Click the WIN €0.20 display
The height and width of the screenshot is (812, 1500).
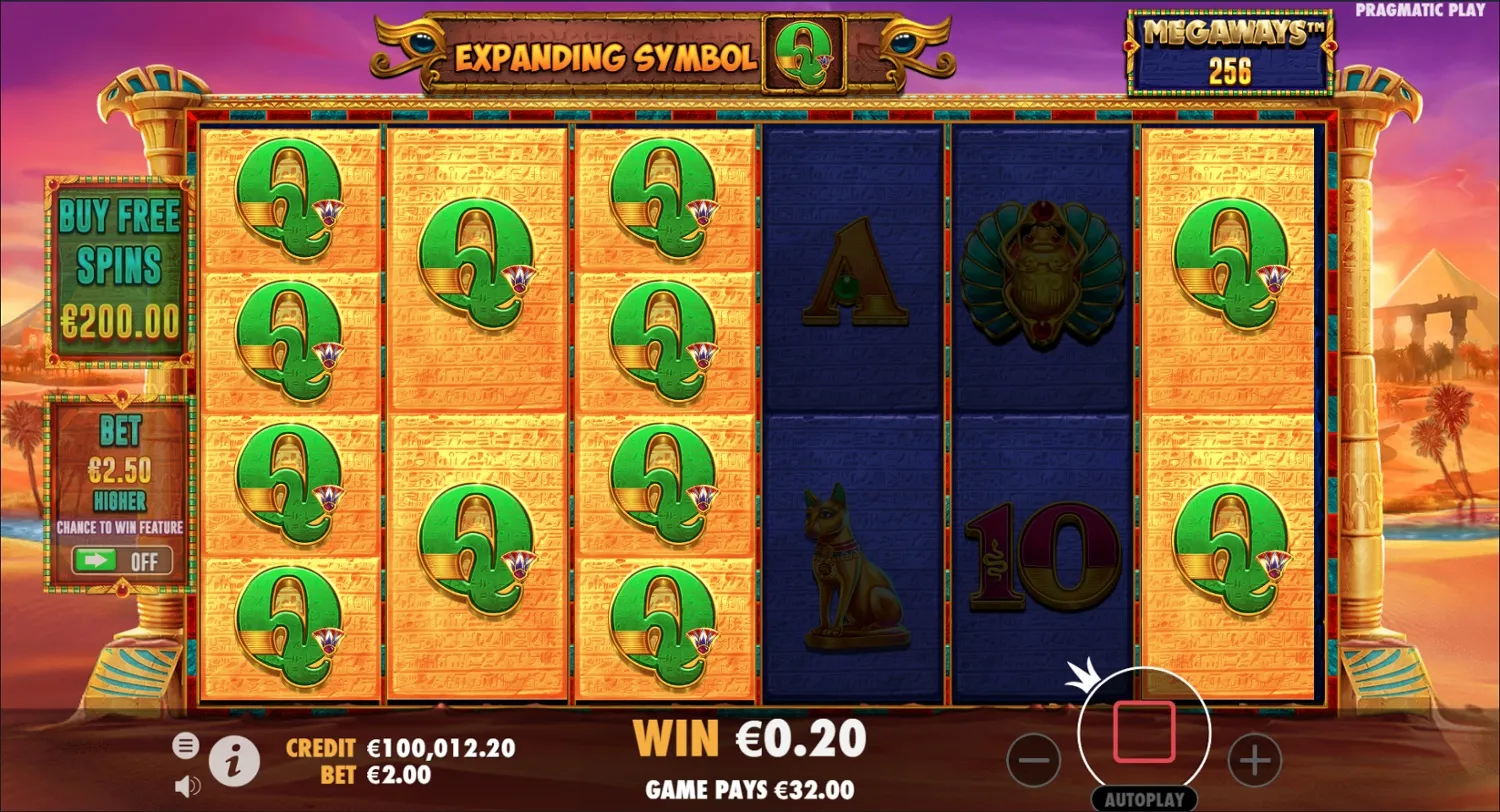click(x=748, y=739)
